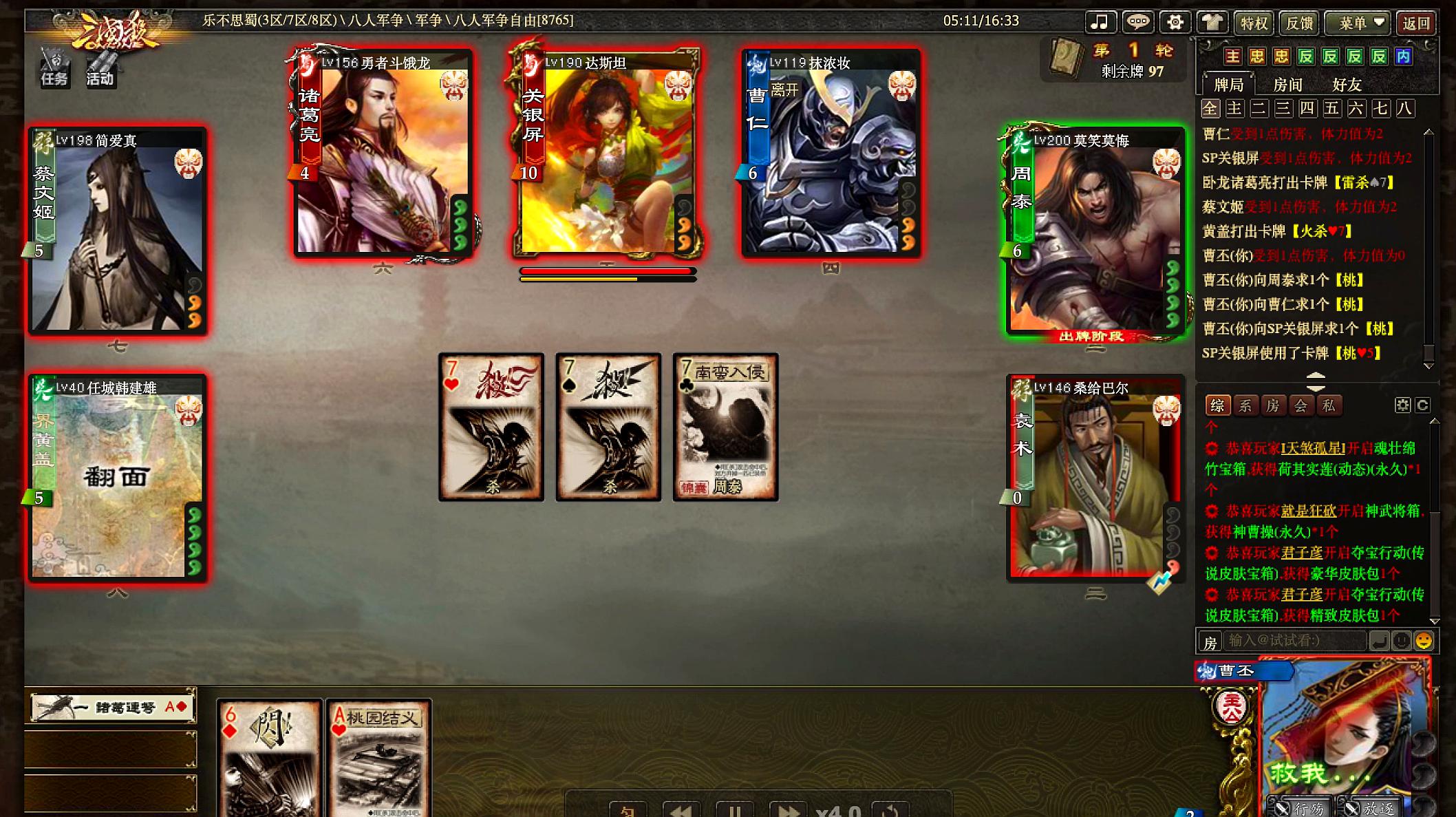
Task: Open the shirt skin icon
Action: click(x=1212, y=22)
